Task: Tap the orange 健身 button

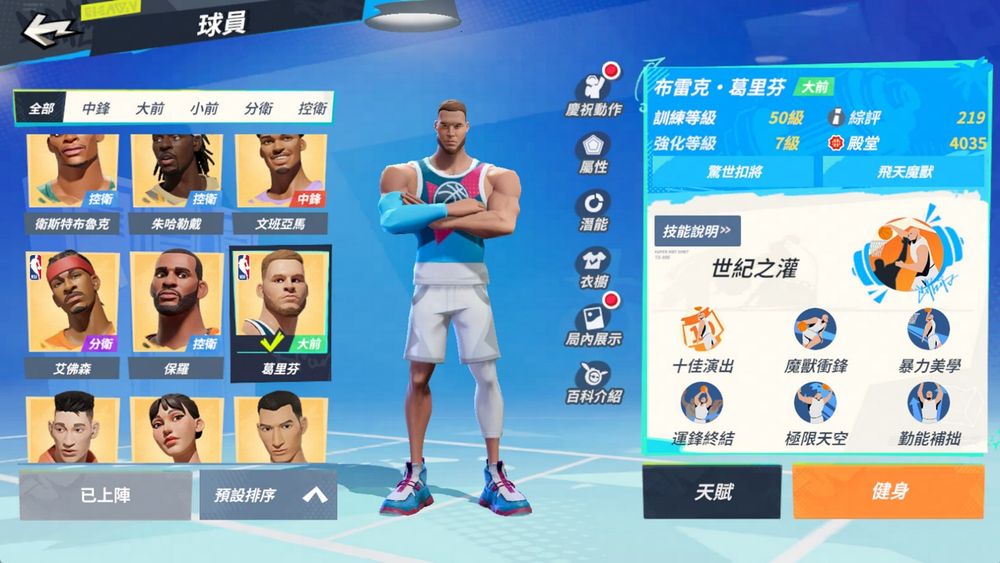Action: 888,492
